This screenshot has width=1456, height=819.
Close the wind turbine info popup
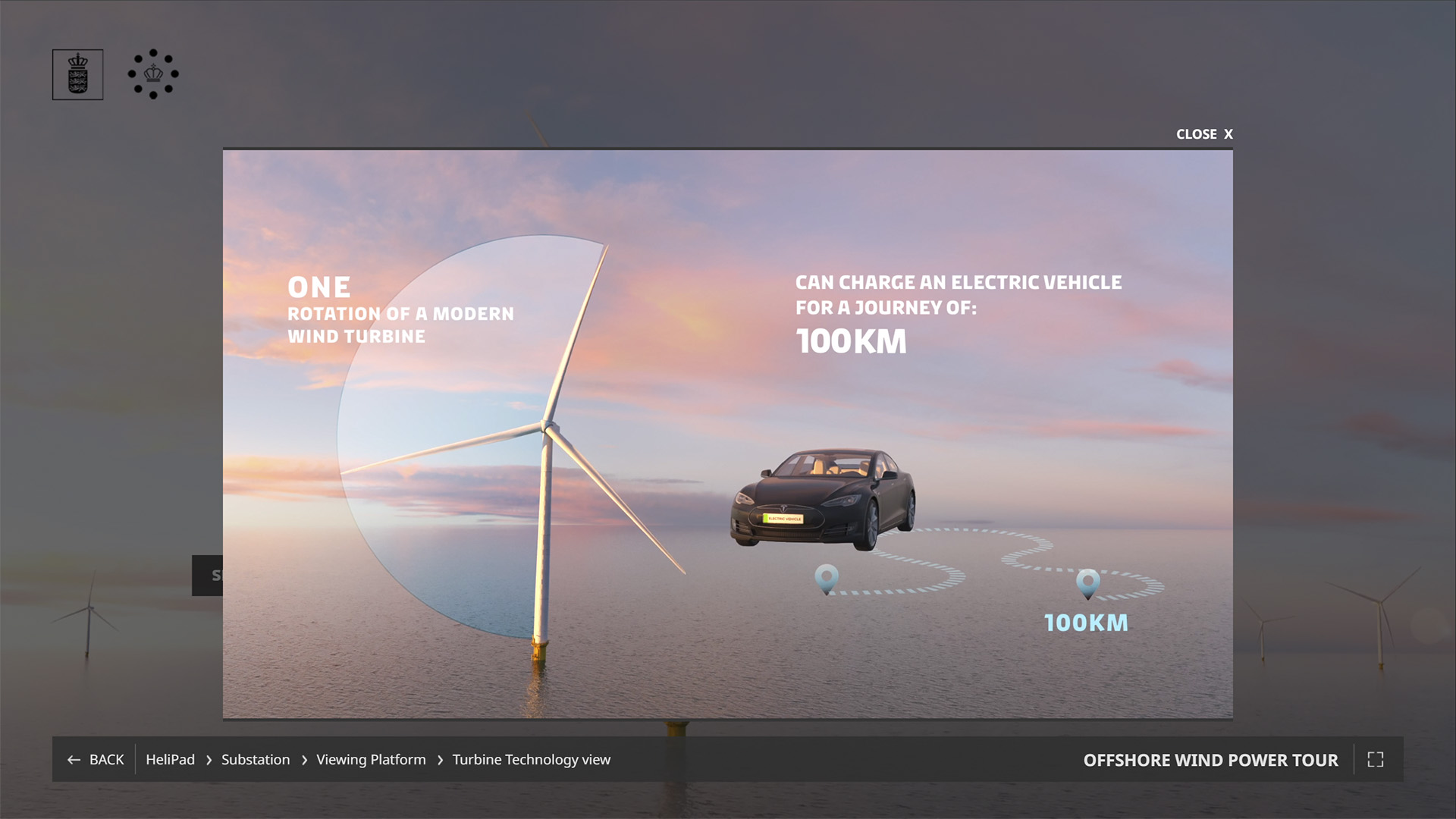[1203, 134]
